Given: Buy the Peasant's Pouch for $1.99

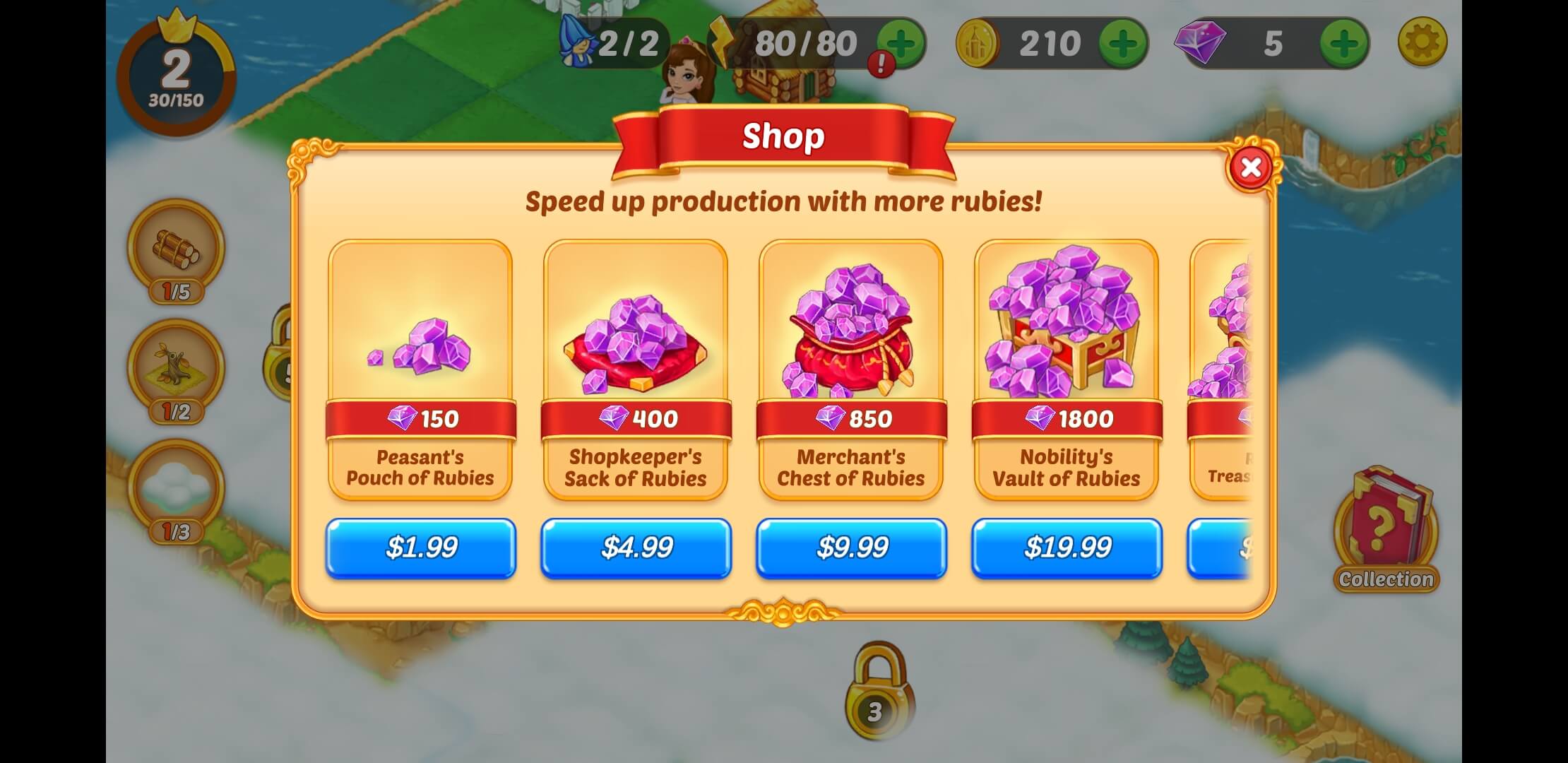Looking at the screenshot, I should [420, 548].
